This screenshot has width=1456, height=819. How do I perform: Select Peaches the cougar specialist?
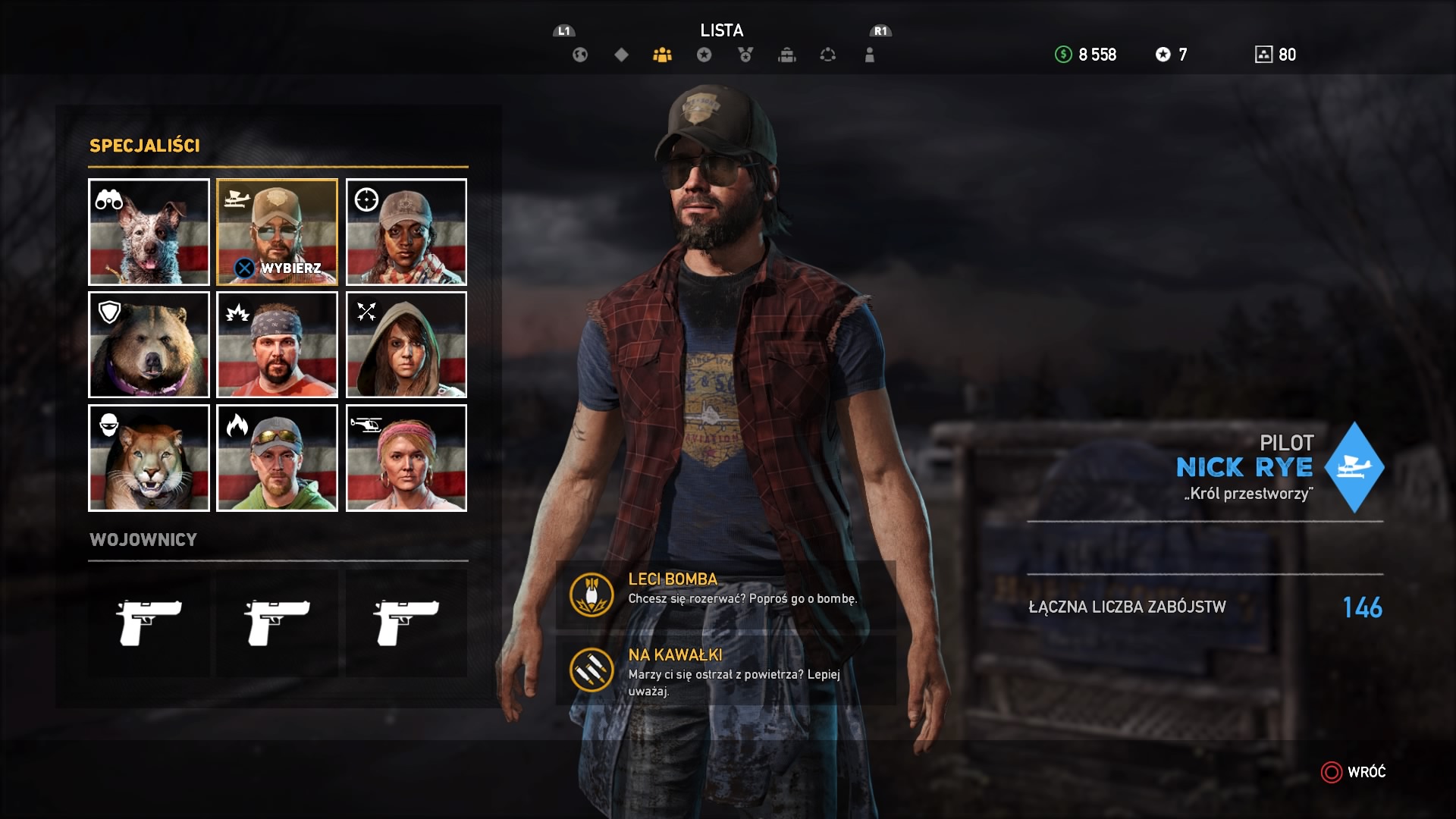(x=149, y=458)
